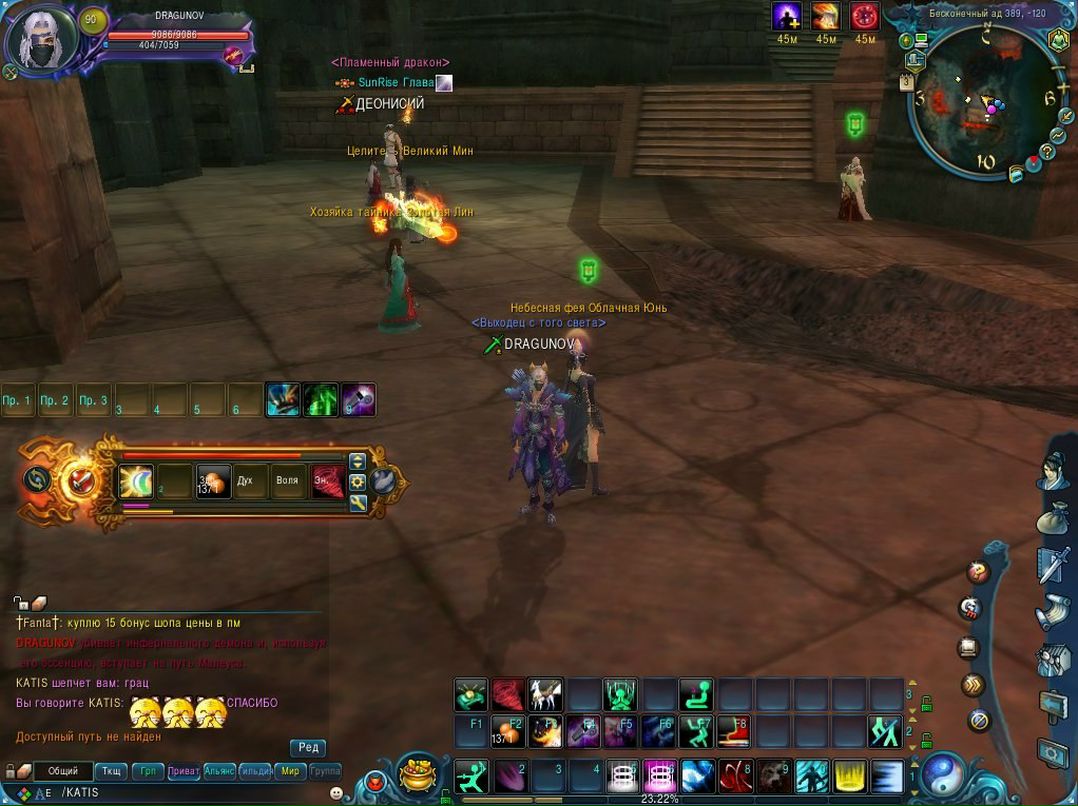This screenshot has height=806, width=1078.
Task: Use the white winged horse mount icon
Action: (x=545, y=694)
